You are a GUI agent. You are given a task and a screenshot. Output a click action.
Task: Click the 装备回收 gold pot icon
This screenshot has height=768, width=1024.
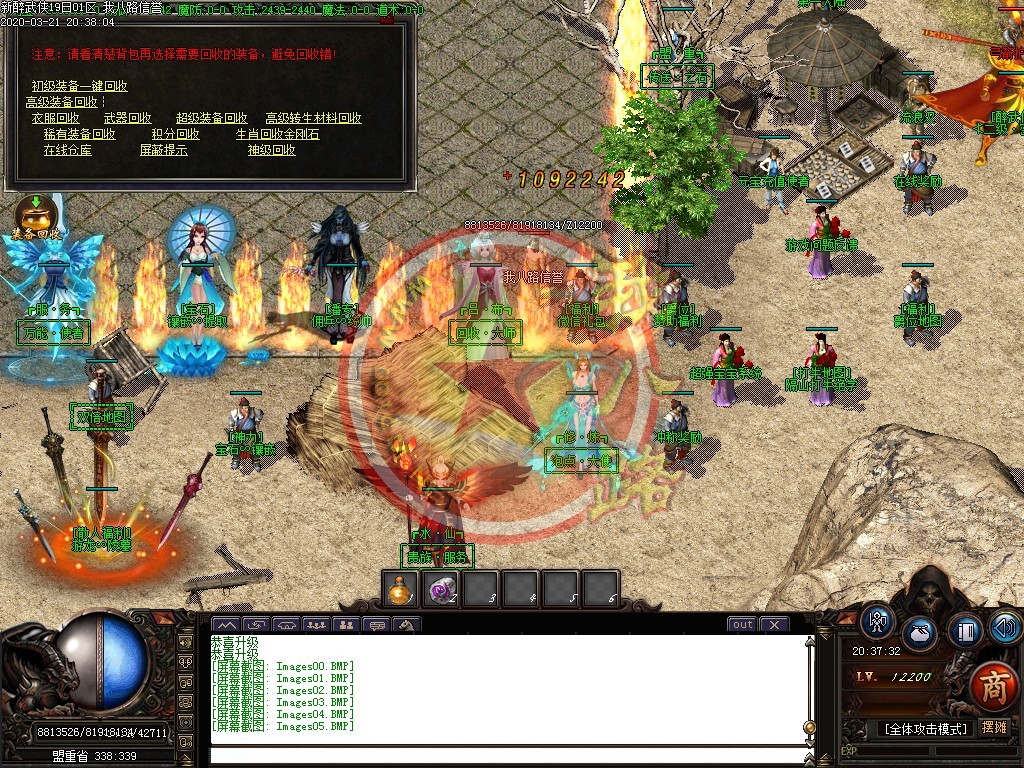(35, 214)
